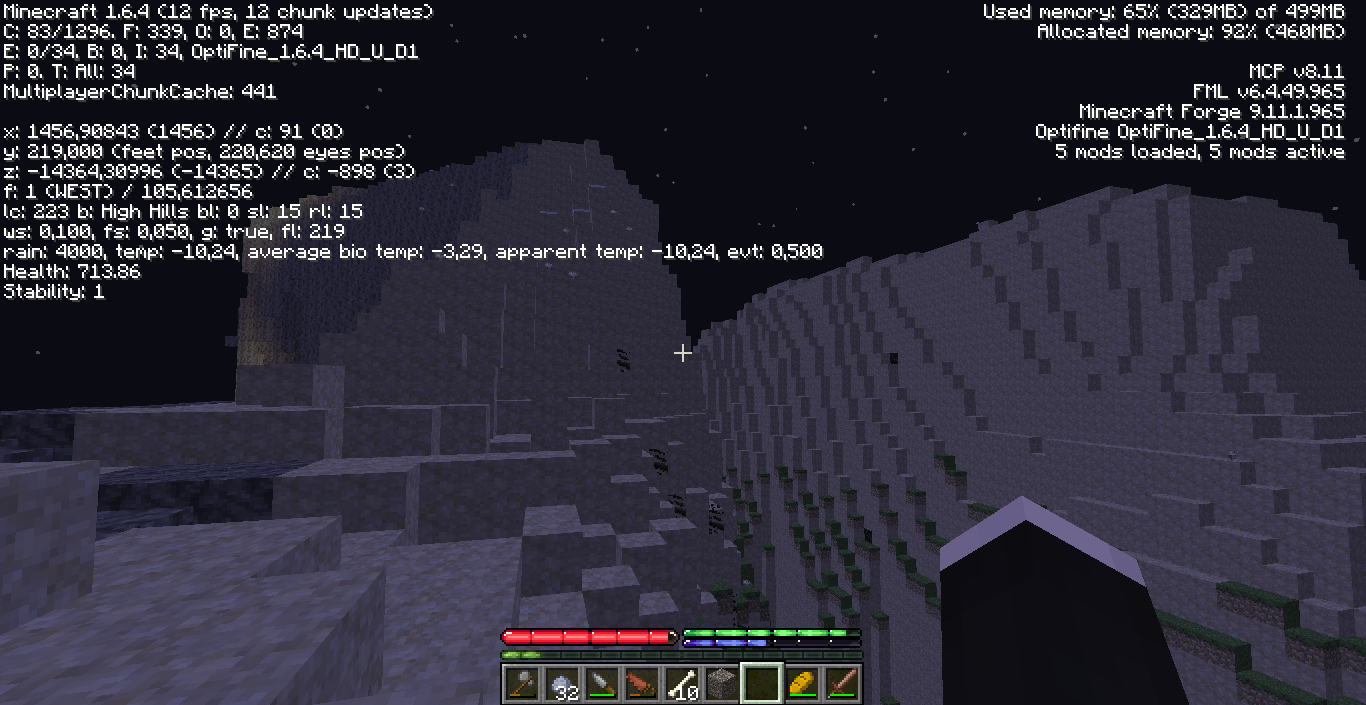1366x705 pixels.
Task: Select the bread loaf hotbar slot
Action: (801, 684)
